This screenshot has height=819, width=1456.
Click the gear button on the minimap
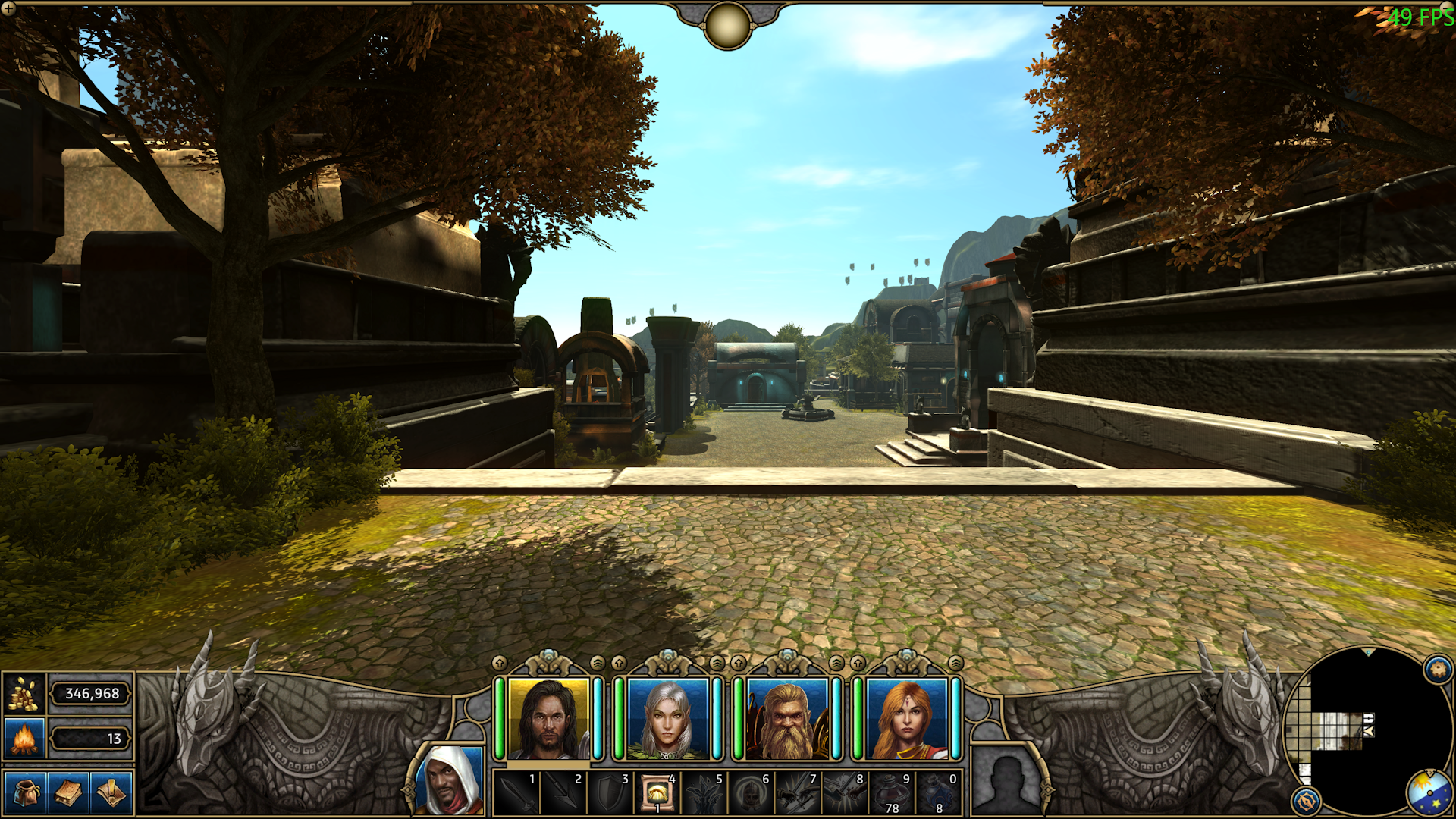[1438, 669]
